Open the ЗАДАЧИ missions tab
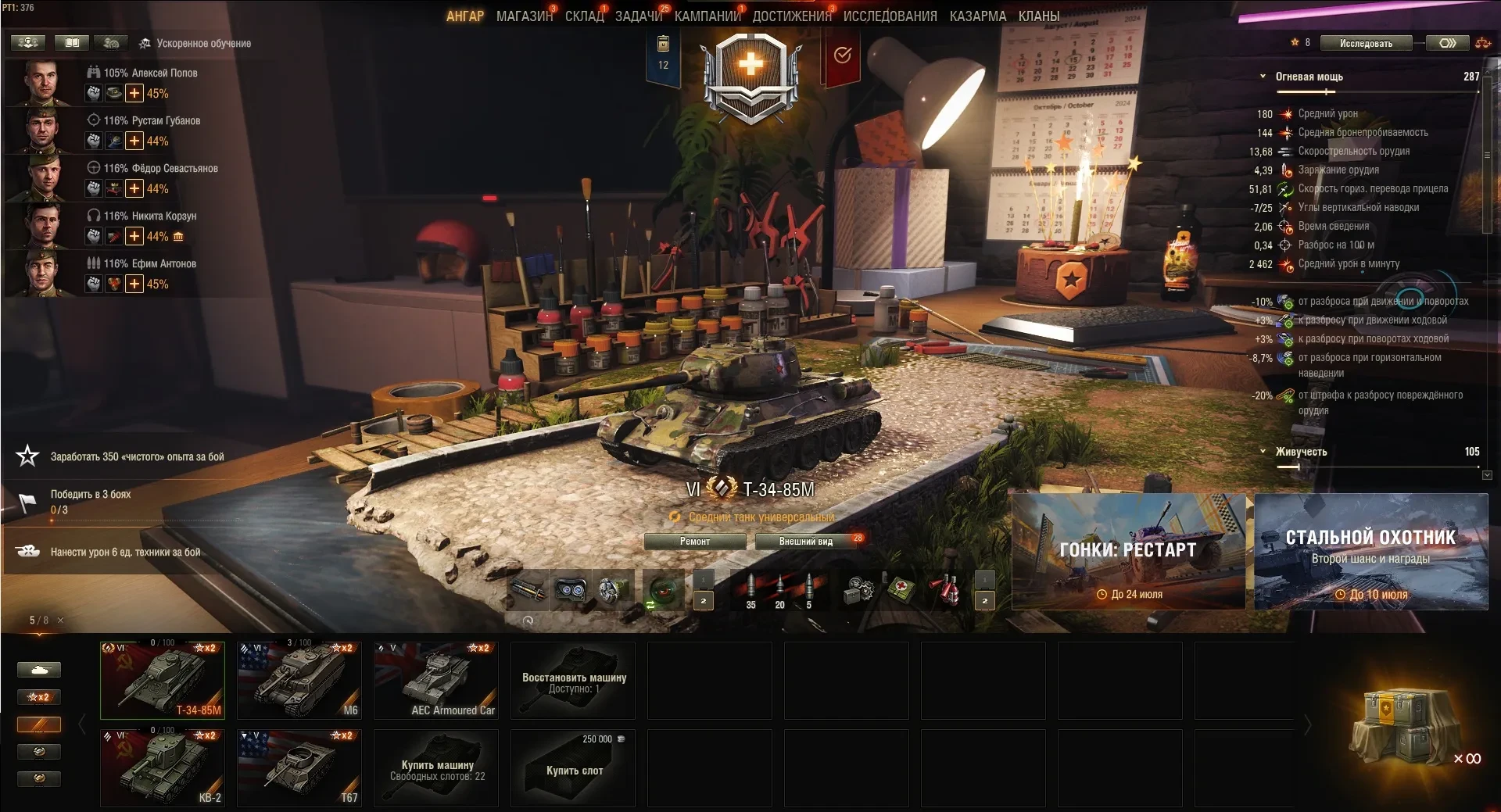The width and height of the screenshot is (1501, 812). (638, 16)
